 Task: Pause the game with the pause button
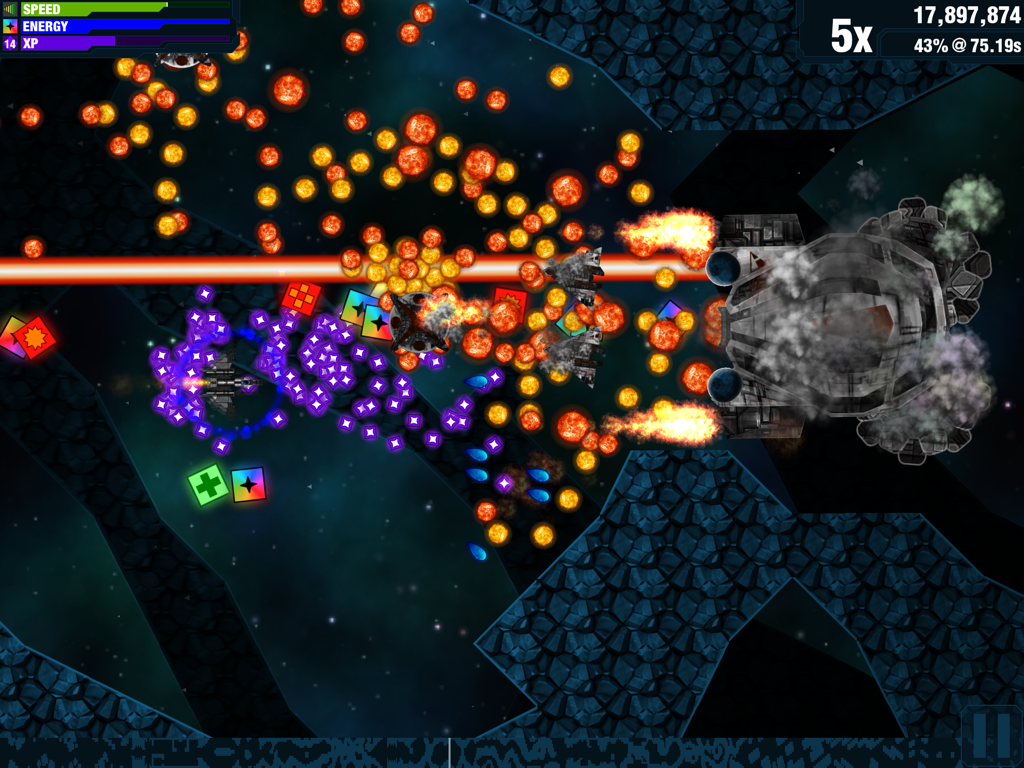pyautogui.click(x=991, y=736)
